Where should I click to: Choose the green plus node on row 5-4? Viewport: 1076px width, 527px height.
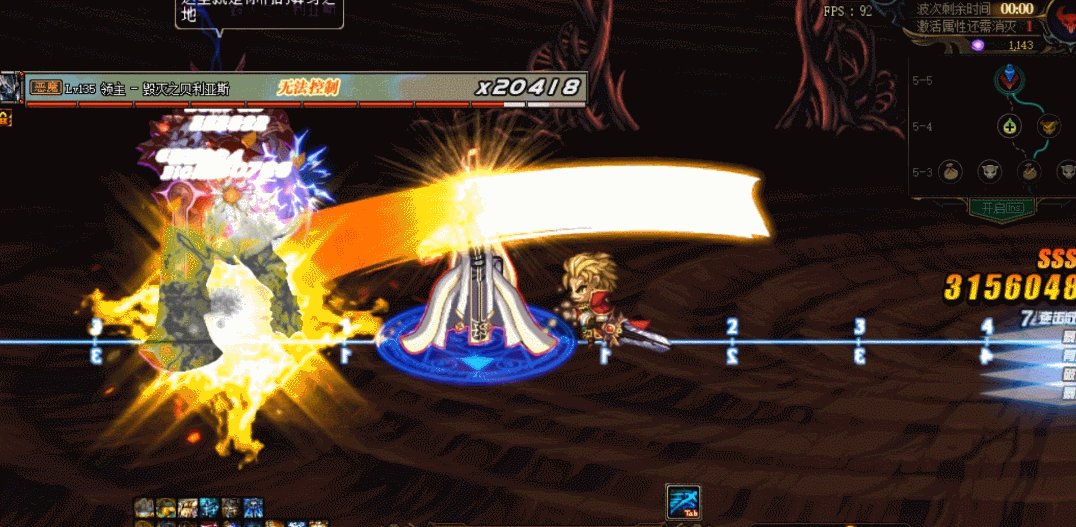click(x=1008, y=126)
